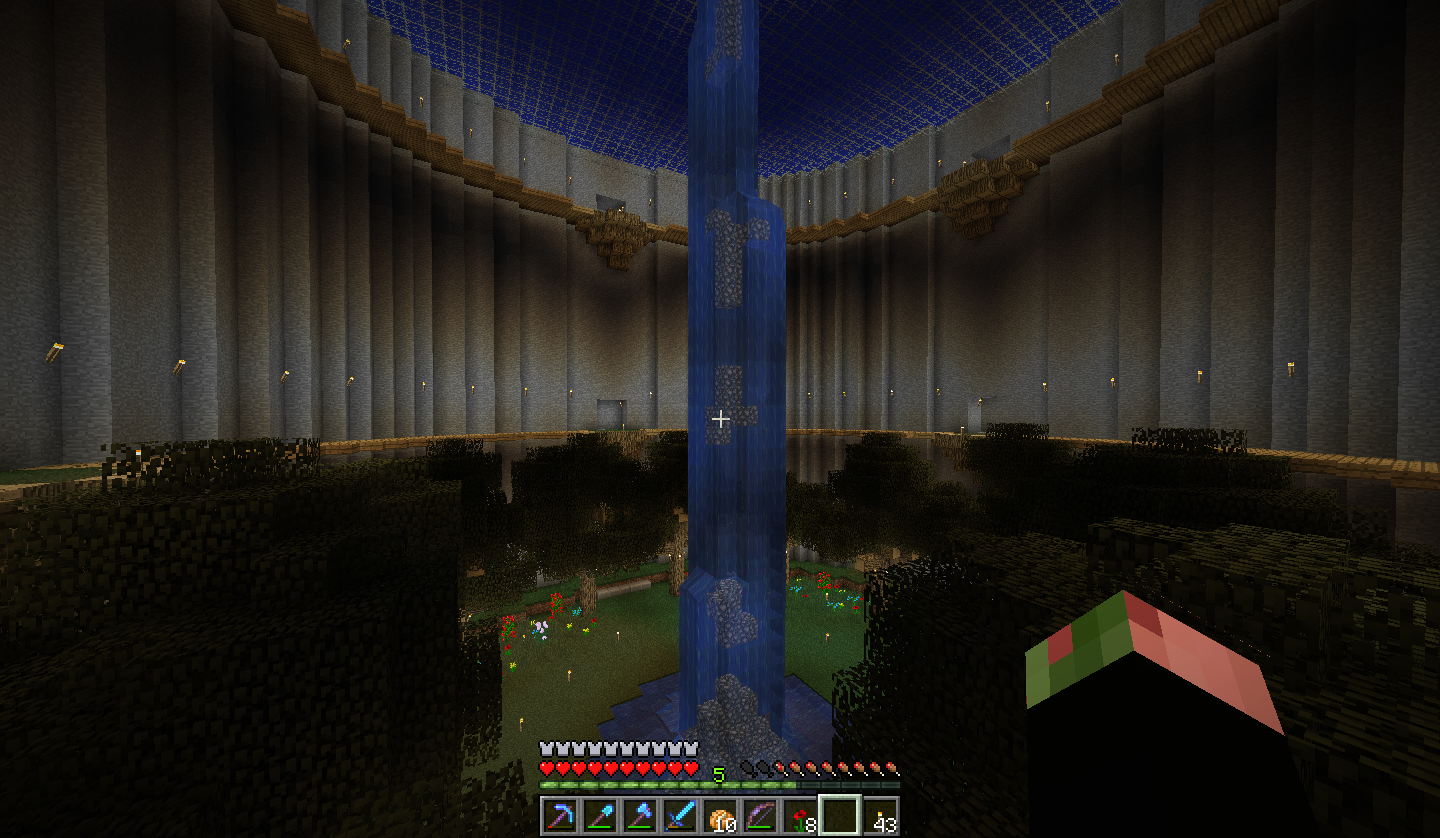This screenshot has height=838, width=1440.
Task: Select the diamond shovel hotbar slot
Action: pyautogui.click(x=600, y=815)
